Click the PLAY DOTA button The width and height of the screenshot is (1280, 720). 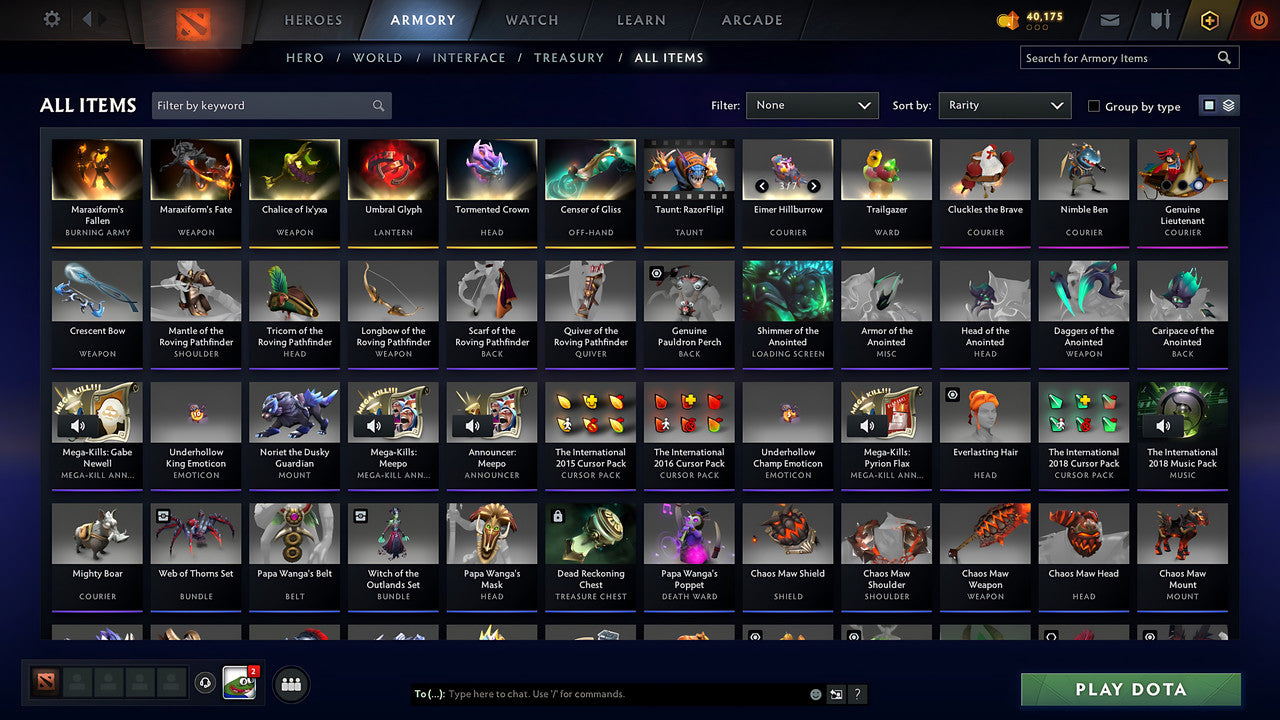click(1130, 689)
